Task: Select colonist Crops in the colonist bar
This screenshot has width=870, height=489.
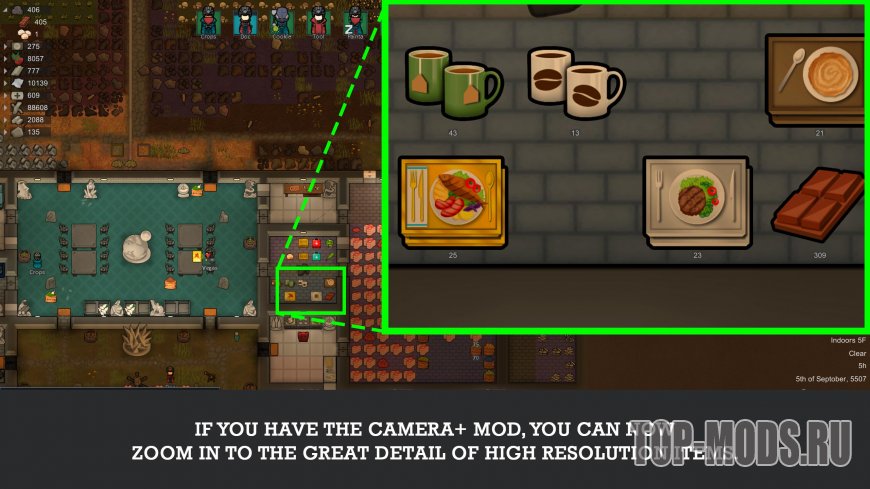Action: pyautogui.click(x=207, y=19)
